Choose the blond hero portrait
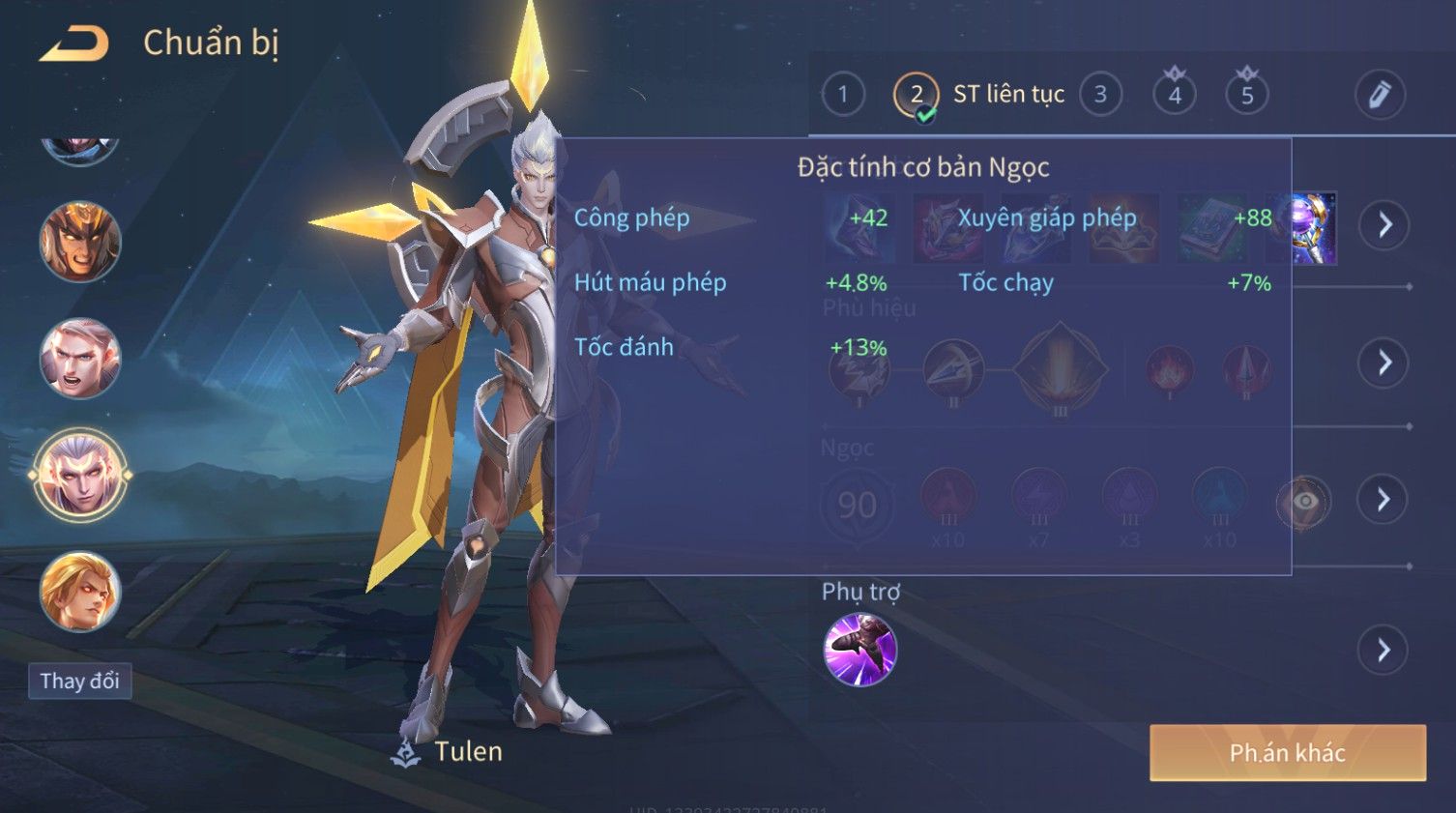The image size is (1456, 813). 80,592
